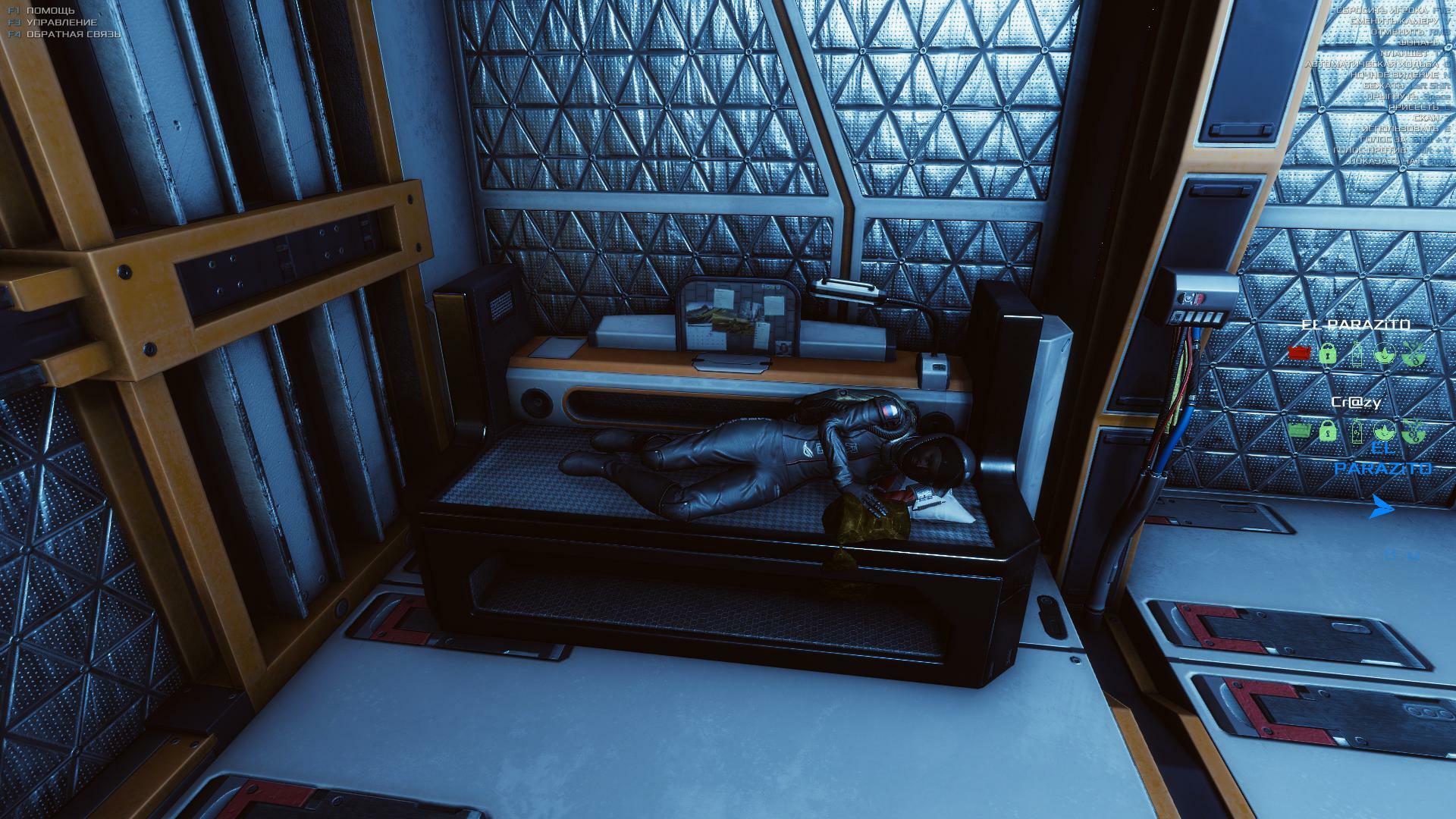Select EL PARAZiTO's white name in player list
The width and height of the screenshot is (1456, 819).
pos(1355,325)
